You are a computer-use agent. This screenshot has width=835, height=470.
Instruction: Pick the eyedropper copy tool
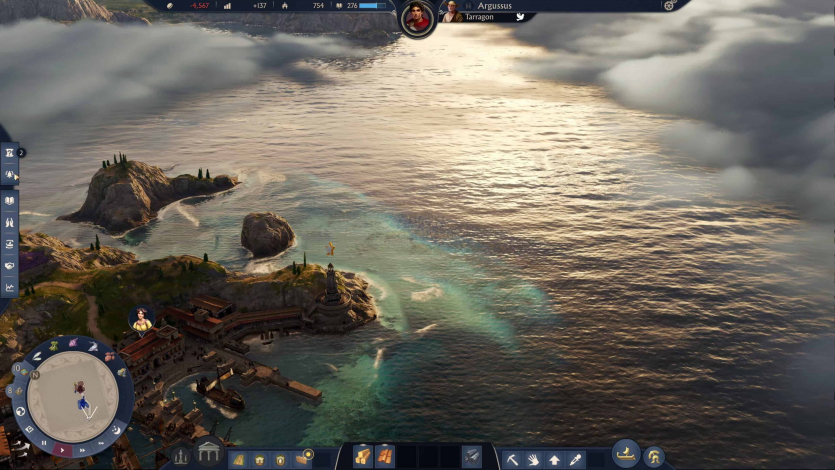coord(575,459)
